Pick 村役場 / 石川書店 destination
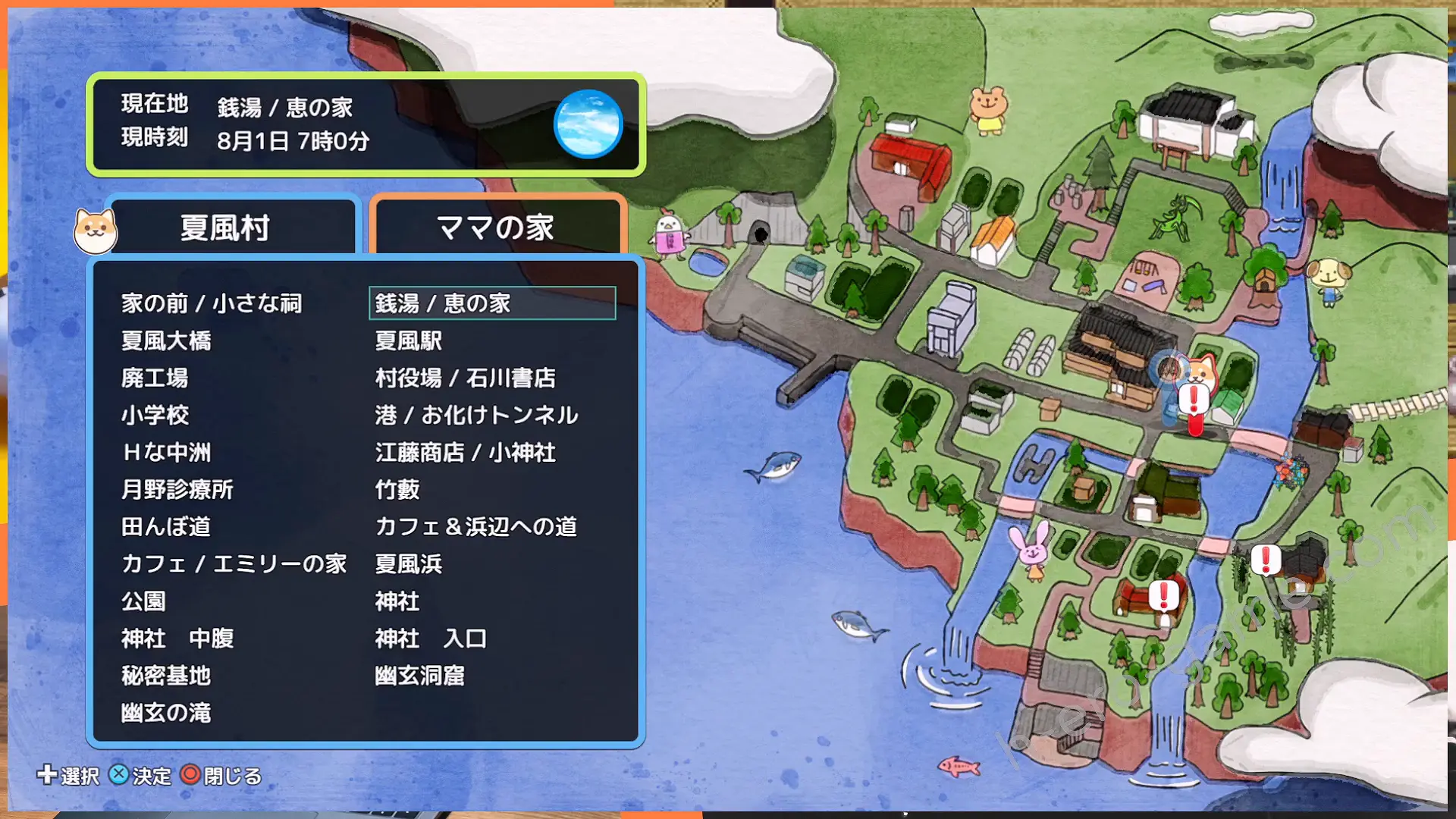Image resolution: width=1456 pixels, height=819 pixels. [465, 378]
